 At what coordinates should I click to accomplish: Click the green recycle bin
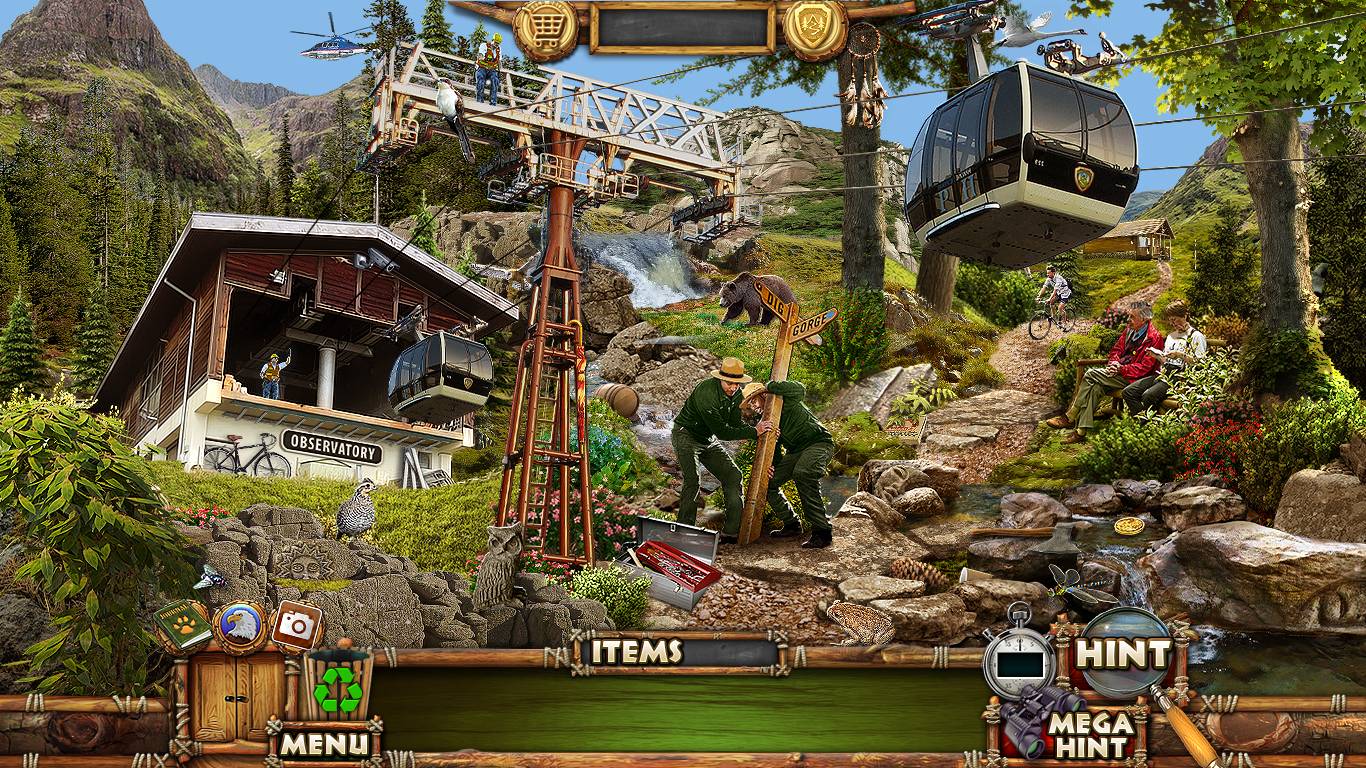(338, 687)
